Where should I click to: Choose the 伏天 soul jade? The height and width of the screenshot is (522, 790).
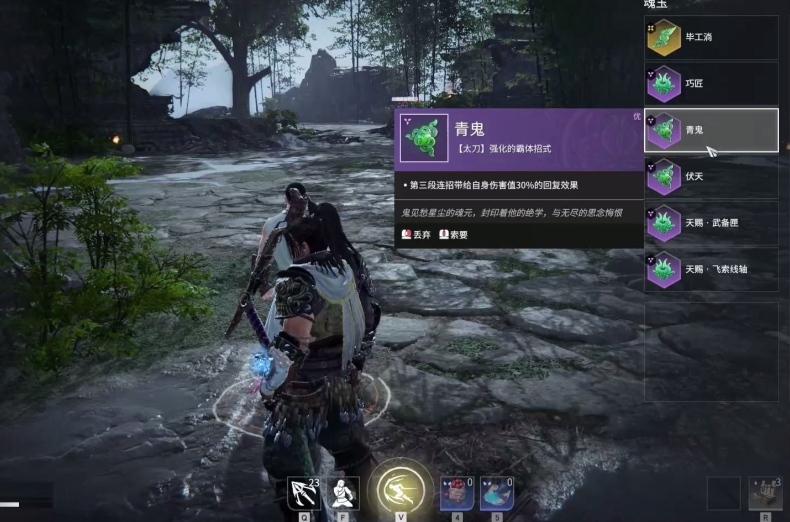[711, 177]
